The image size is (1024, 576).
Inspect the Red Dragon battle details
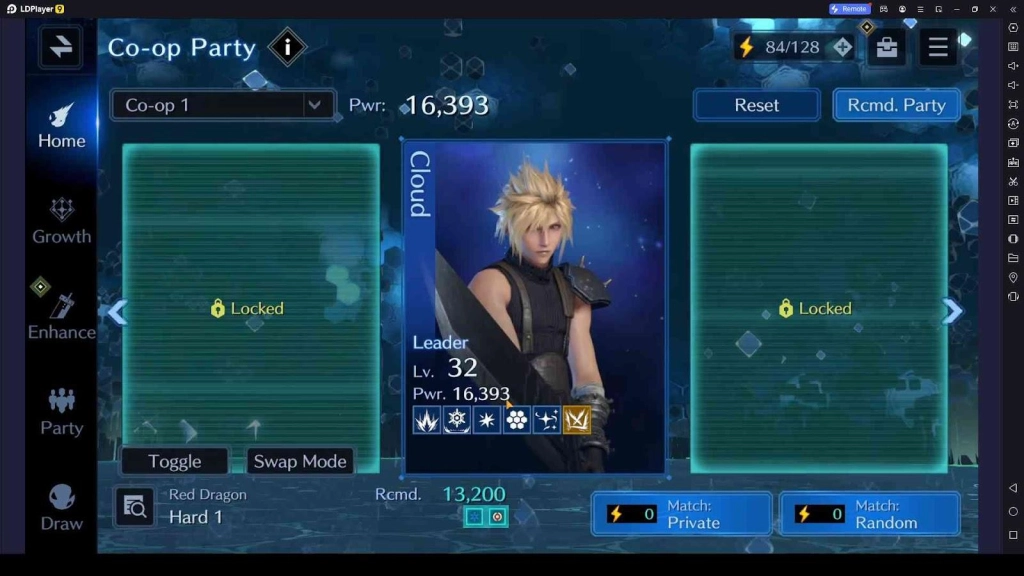coord(134,508)
